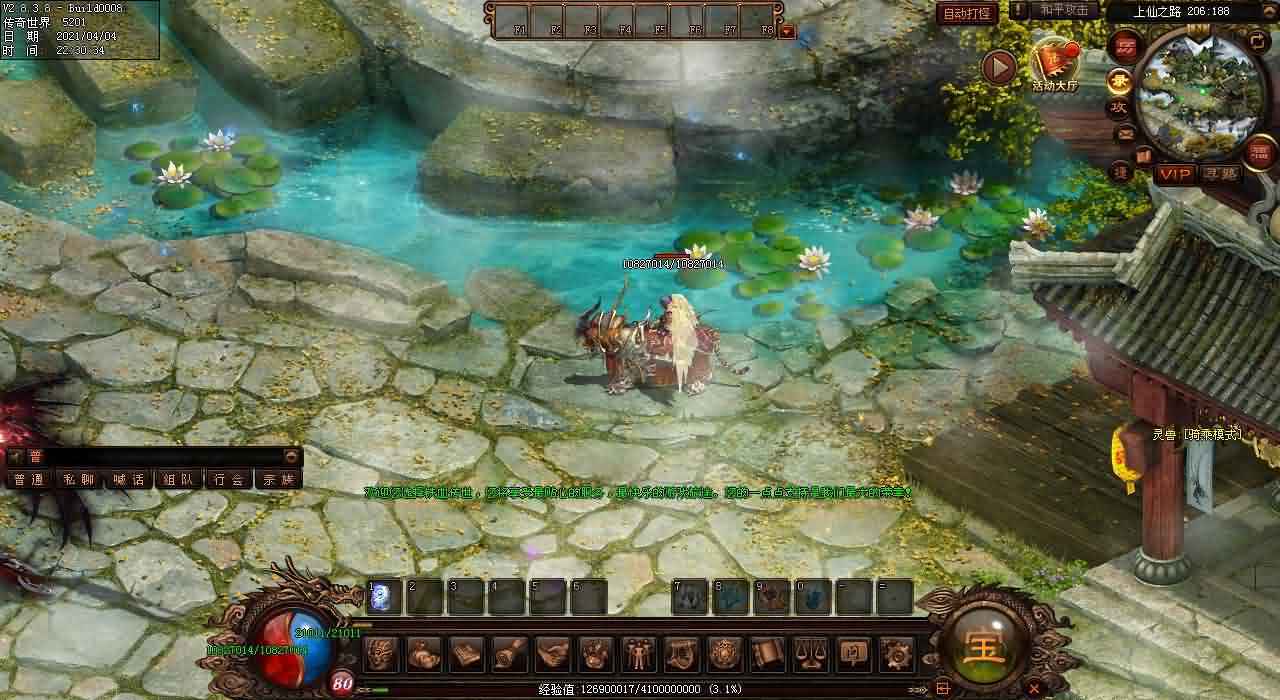Open the 行会 guild chat tab
1280x700 pixels.
[x=229, y=479]
